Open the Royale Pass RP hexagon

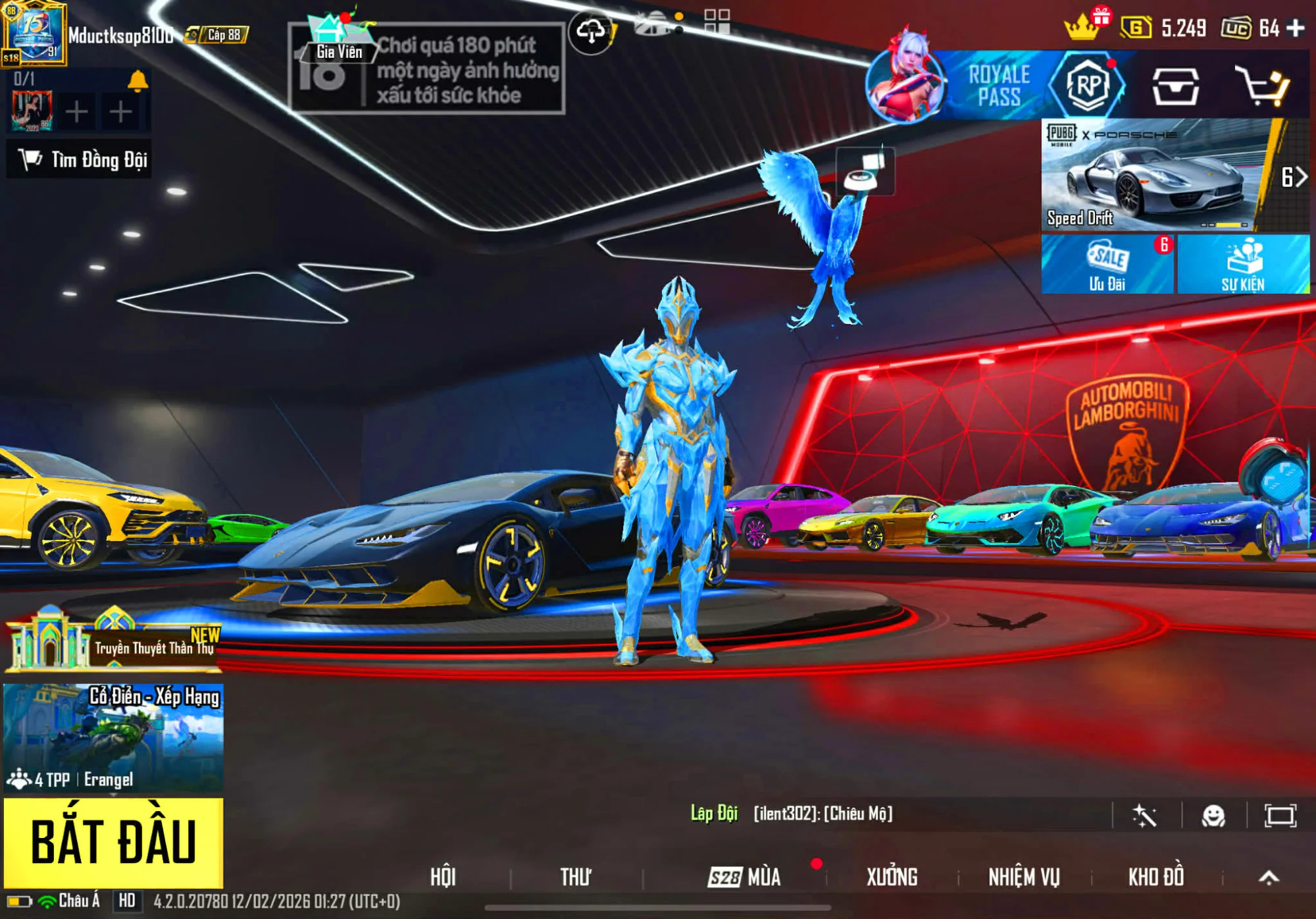pos(1087,86)
